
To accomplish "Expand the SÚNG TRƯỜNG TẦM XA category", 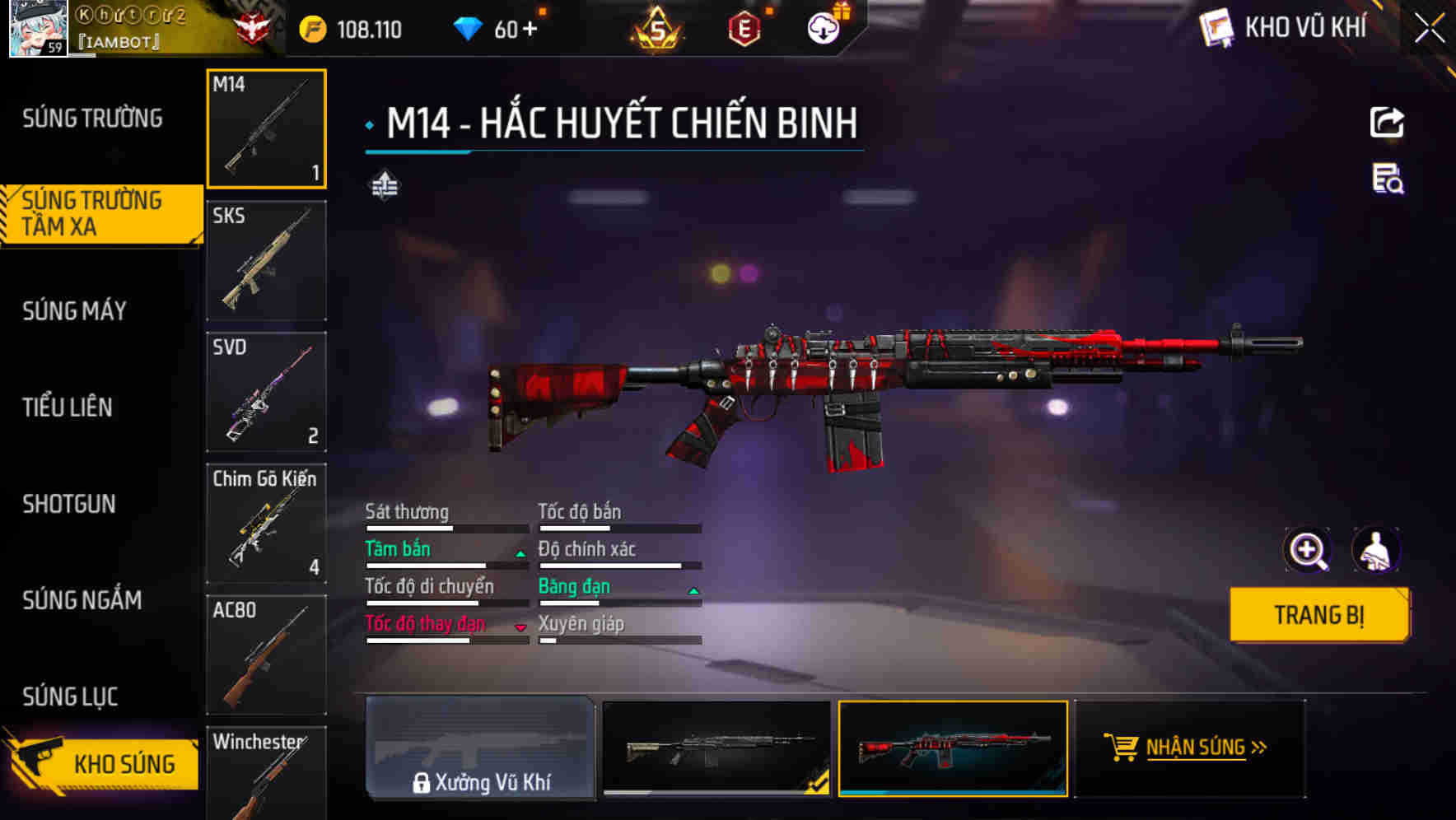I will coord(91,212).
